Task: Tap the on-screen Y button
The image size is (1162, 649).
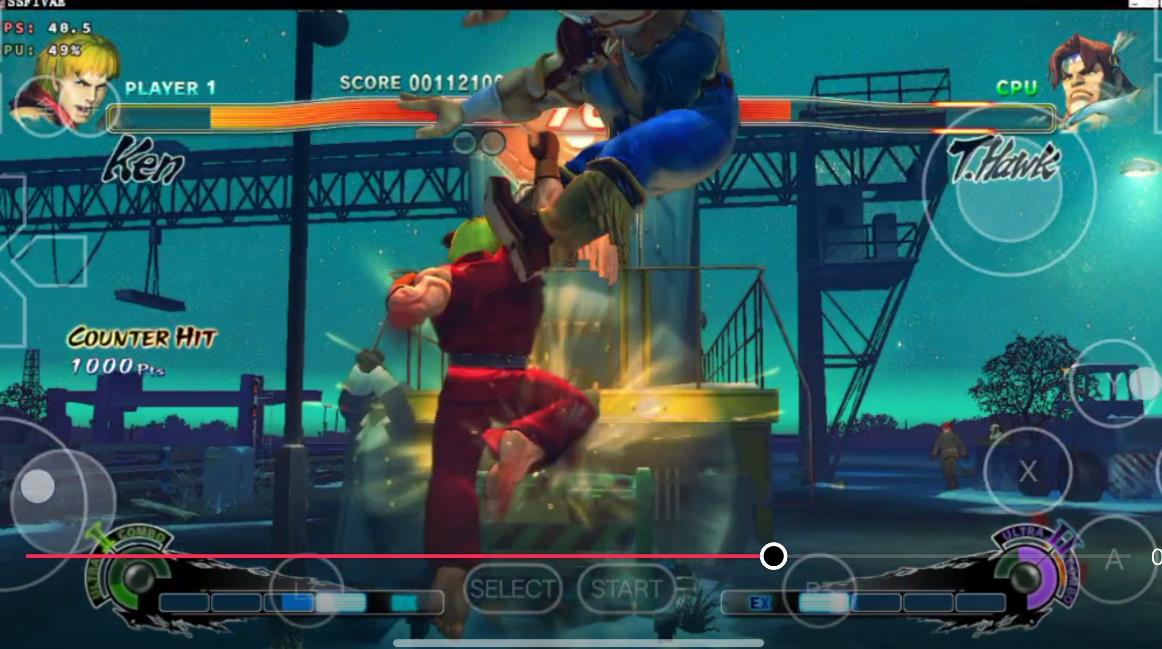Action: tap(1114, 383)
